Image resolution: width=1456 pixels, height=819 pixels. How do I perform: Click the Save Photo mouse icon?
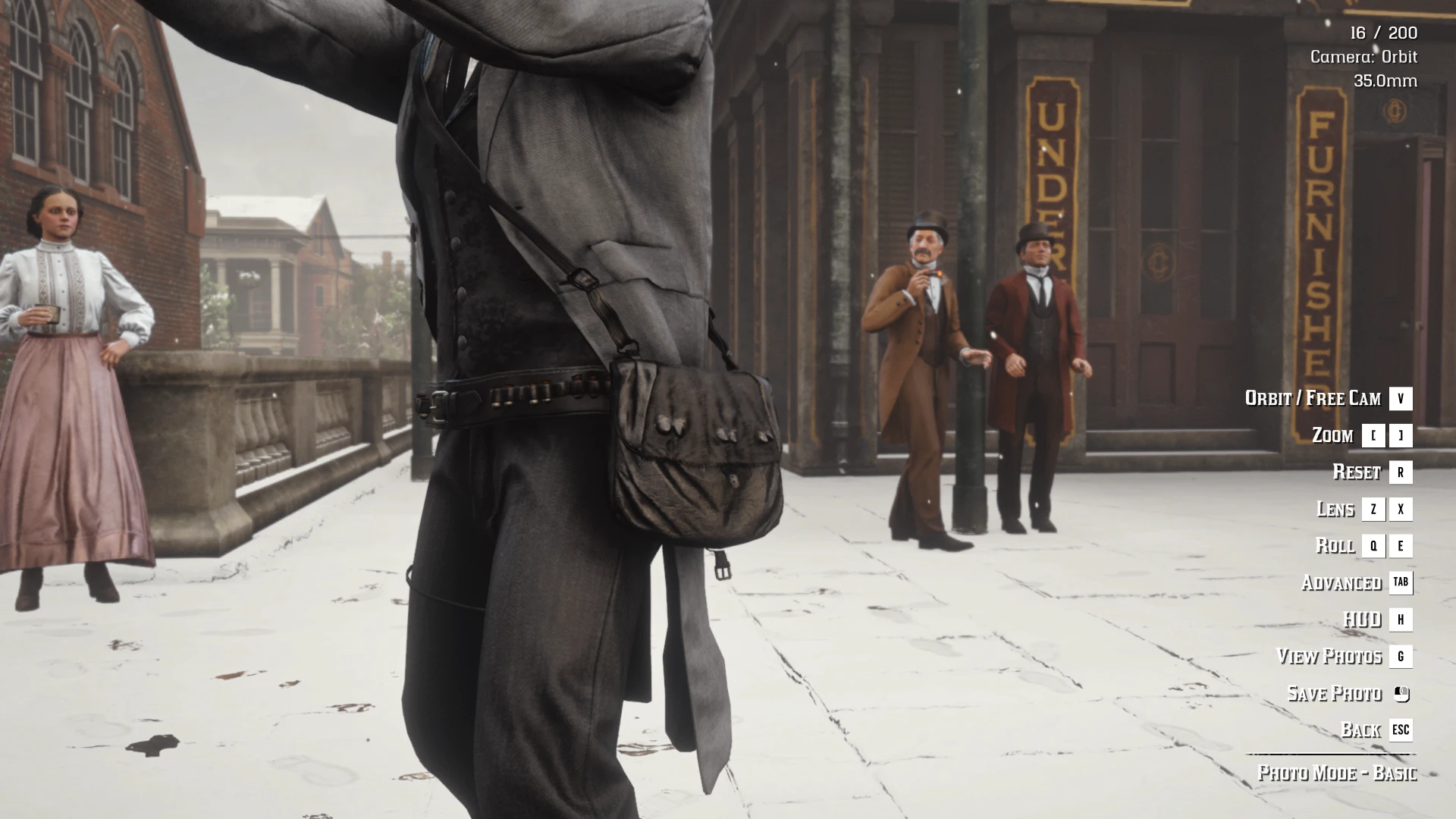click(1402, 693)
